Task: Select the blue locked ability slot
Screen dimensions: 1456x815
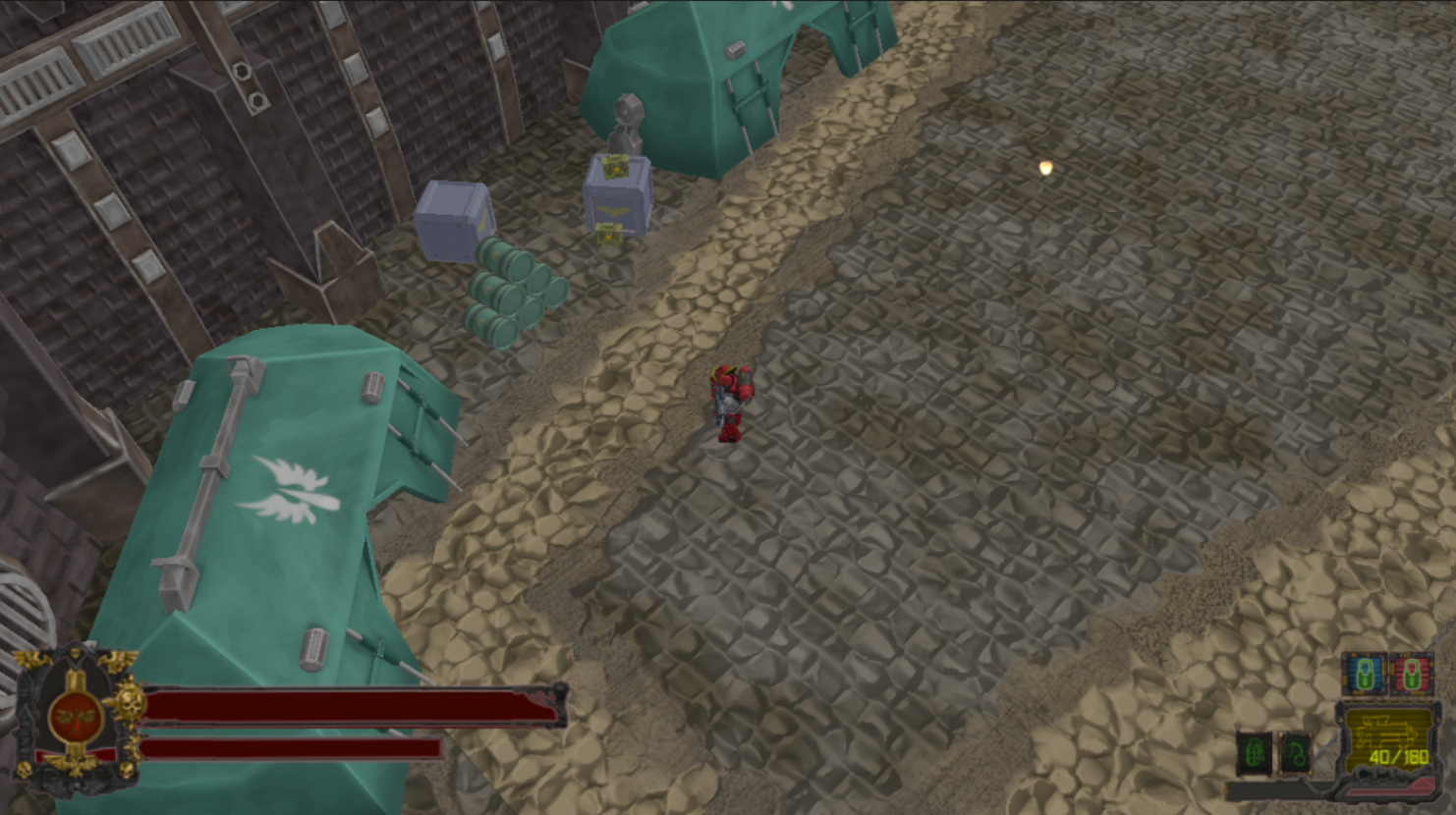Action: point(1365,674)
